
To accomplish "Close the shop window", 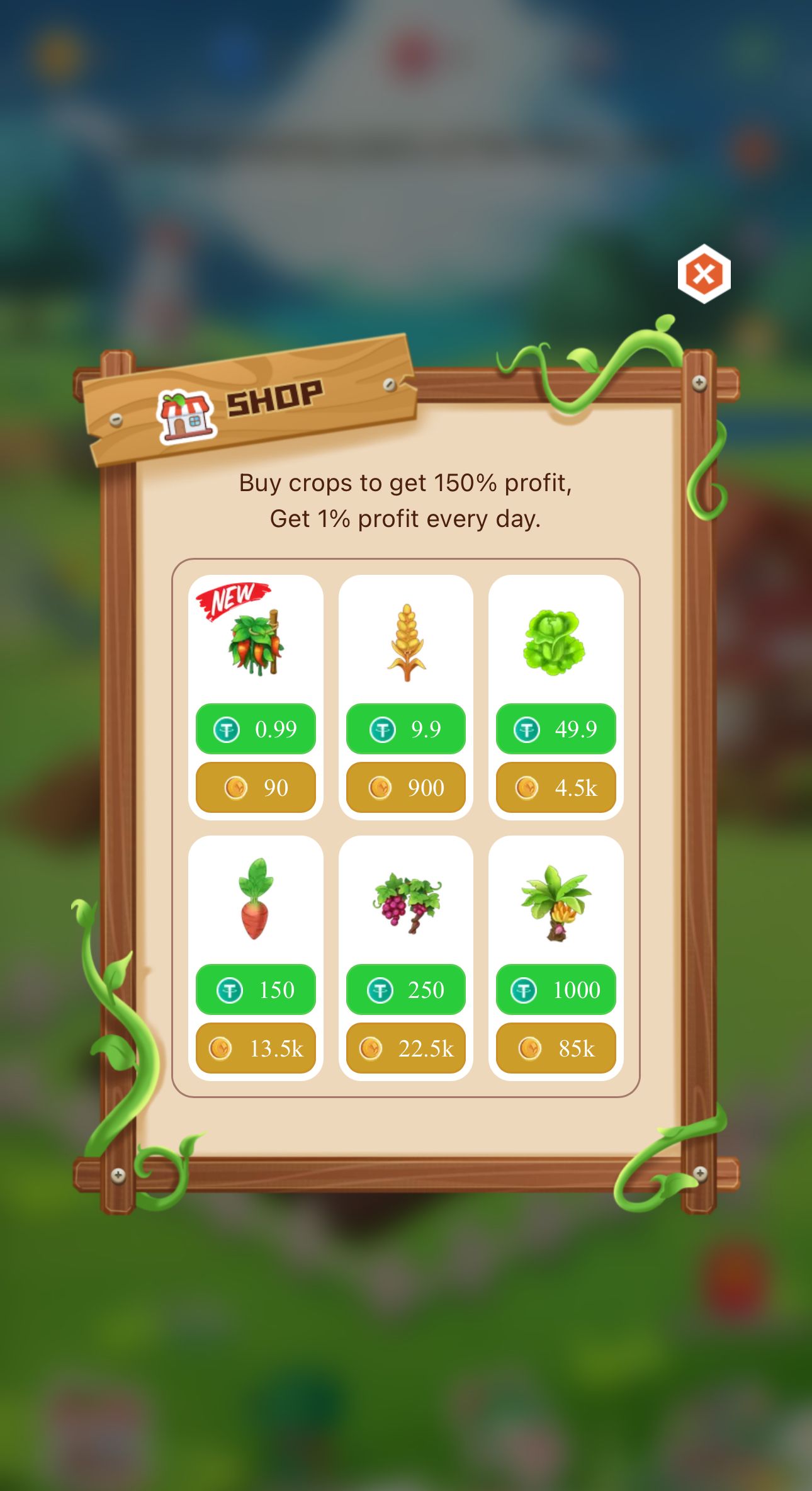I will point(703,273).
